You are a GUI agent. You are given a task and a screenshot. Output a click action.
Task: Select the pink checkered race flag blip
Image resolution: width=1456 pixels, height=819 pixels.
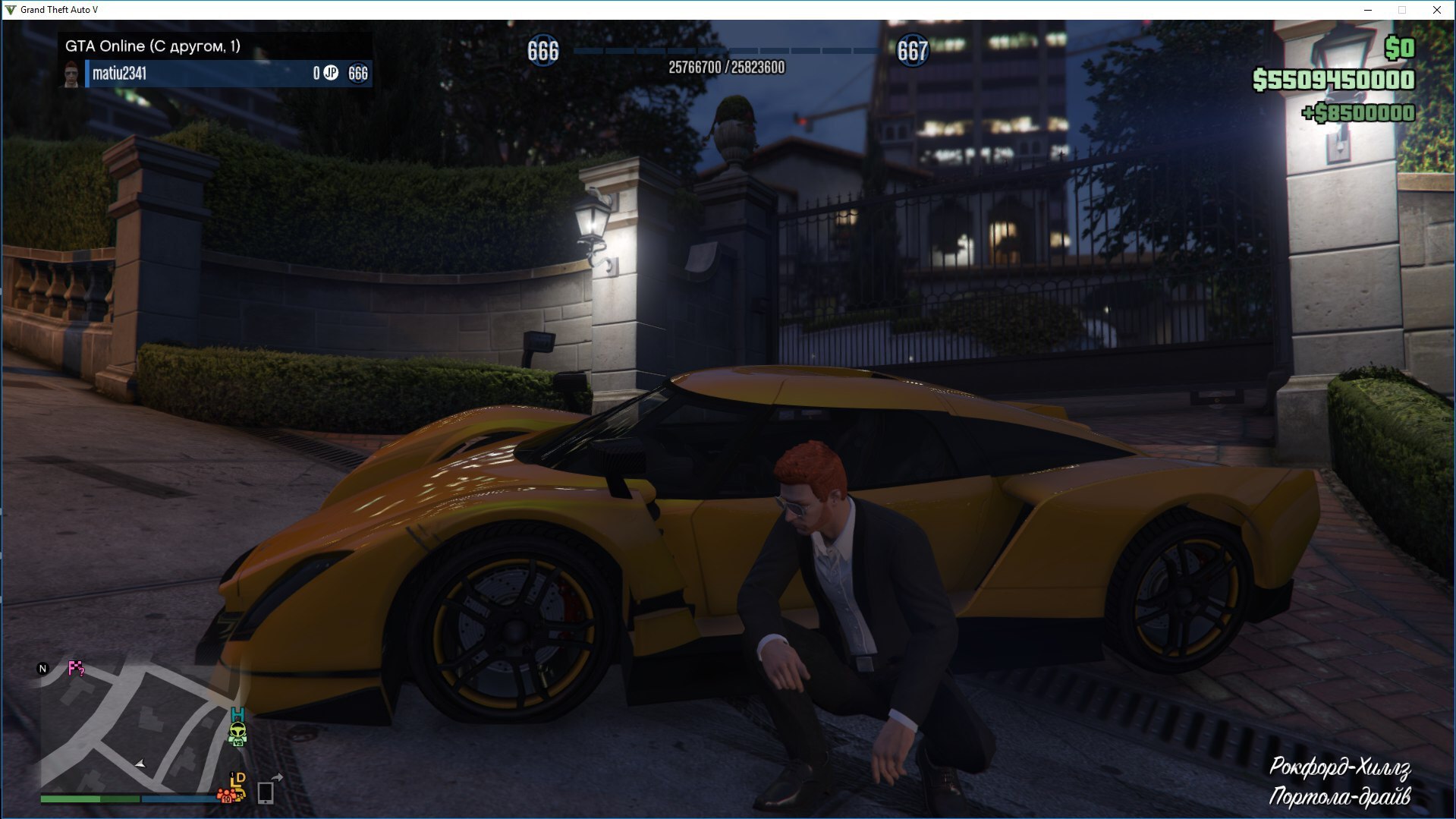(x=76, y=669)
